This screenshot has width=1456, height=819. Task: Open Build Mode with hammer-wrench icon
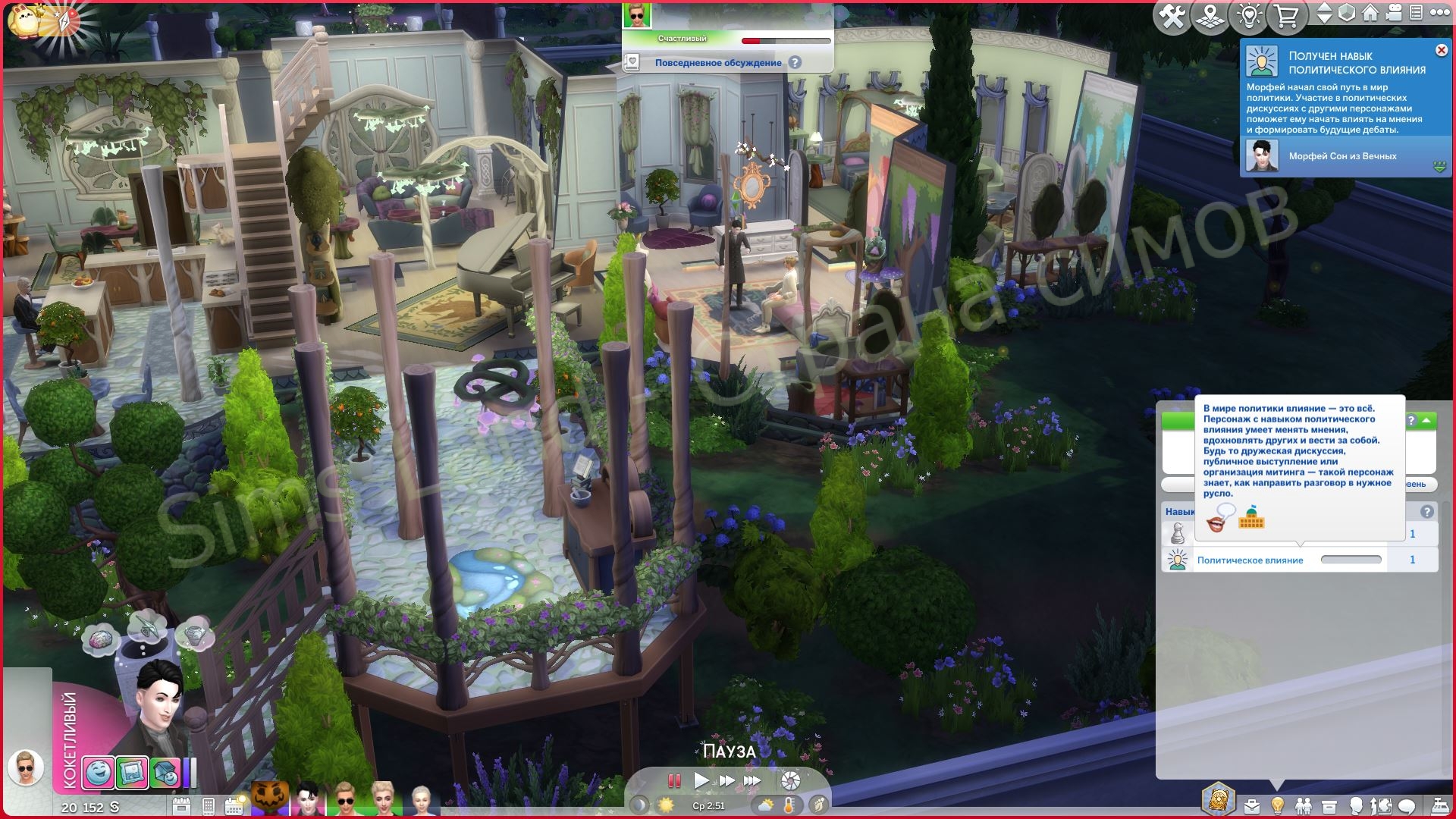(1172, 17)
